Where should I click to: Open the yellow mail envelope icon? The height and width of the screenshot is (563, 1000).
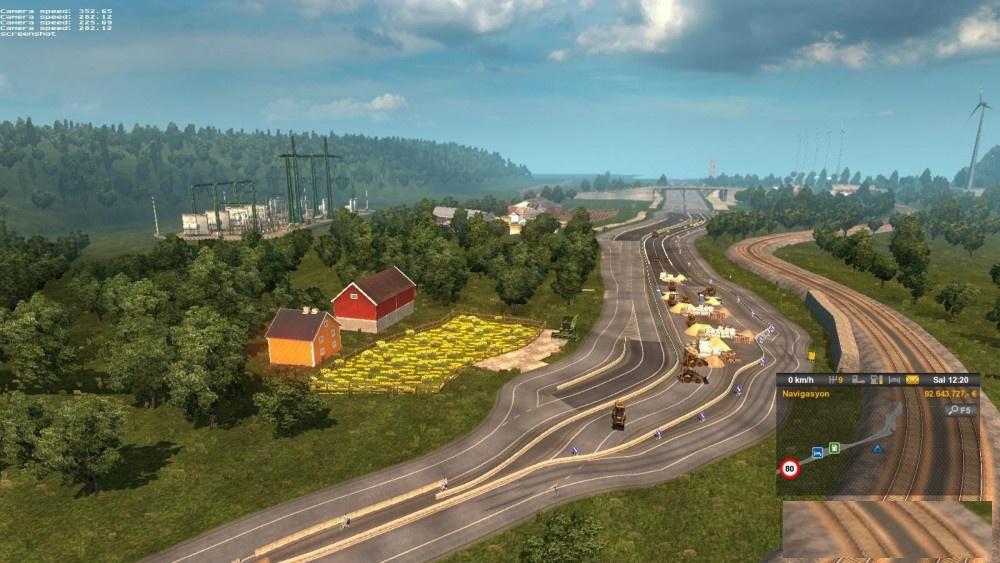[912, 380]
